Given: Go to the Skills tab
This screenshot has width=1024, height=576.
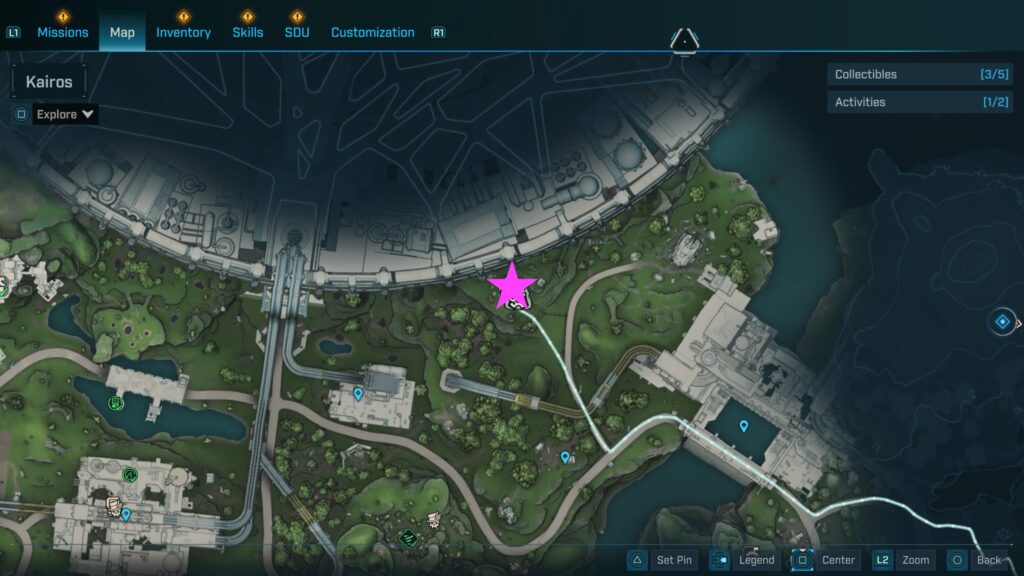Looking at the screenshot, I should click(x=247, y=32).
